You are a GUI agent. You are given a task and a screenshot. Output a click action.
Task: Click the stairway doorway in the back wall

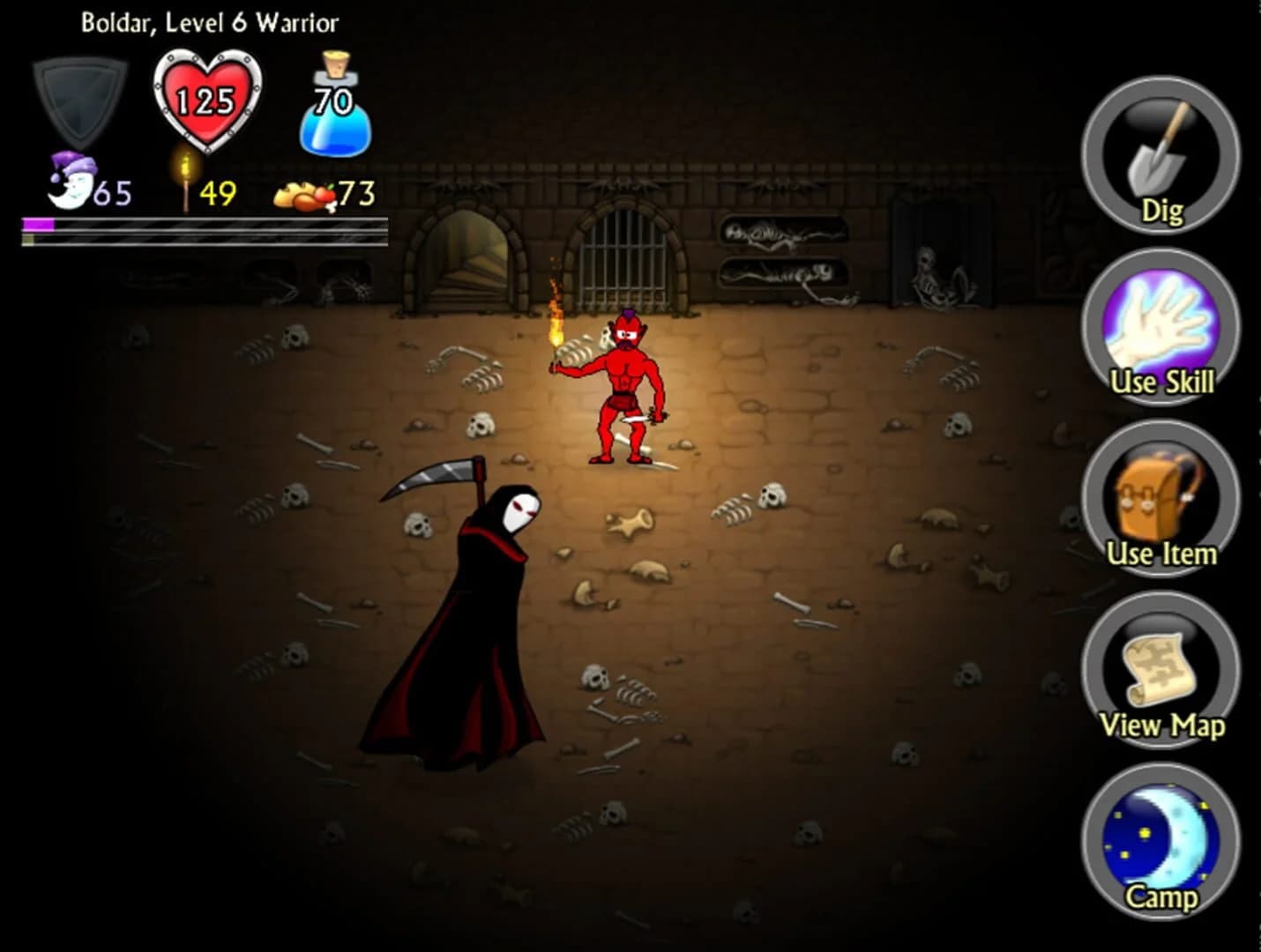coord(461,256)
